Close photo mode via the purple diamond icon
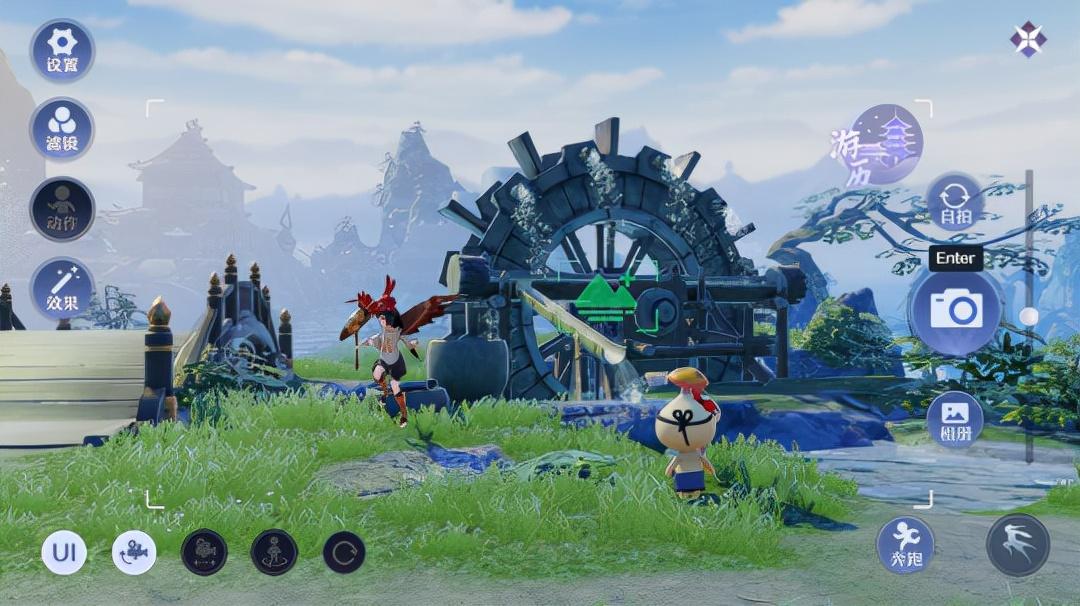Screen dimensions: 1080x606 [1028, 39]
